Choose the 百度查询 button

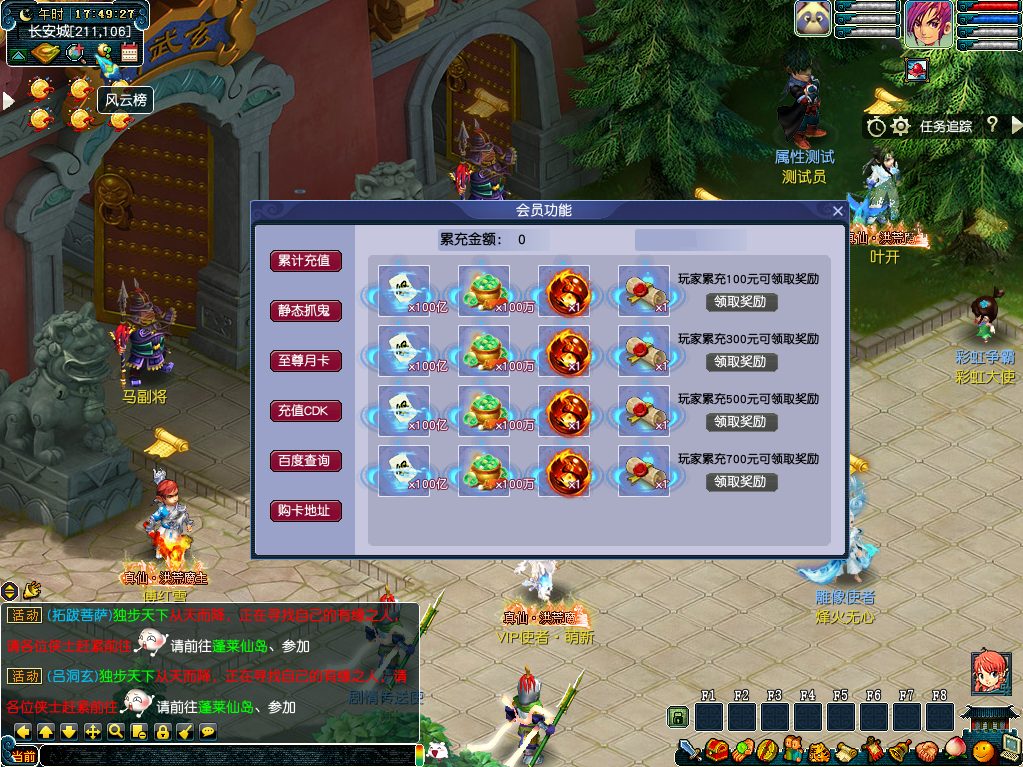pyautogui.click(x=305, y=461)
